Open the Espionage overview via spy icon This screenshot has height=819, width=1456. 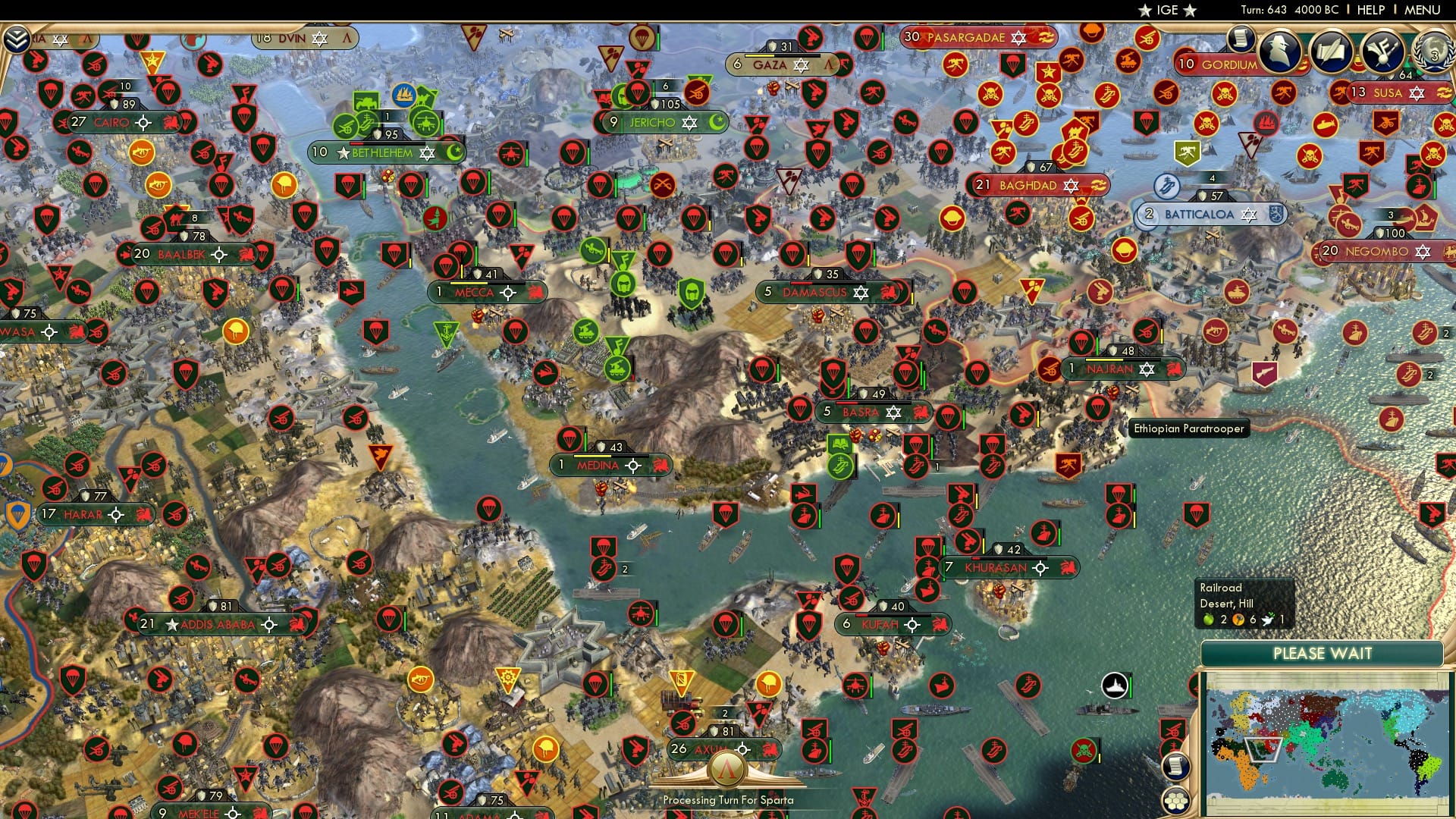(1282, 52)
